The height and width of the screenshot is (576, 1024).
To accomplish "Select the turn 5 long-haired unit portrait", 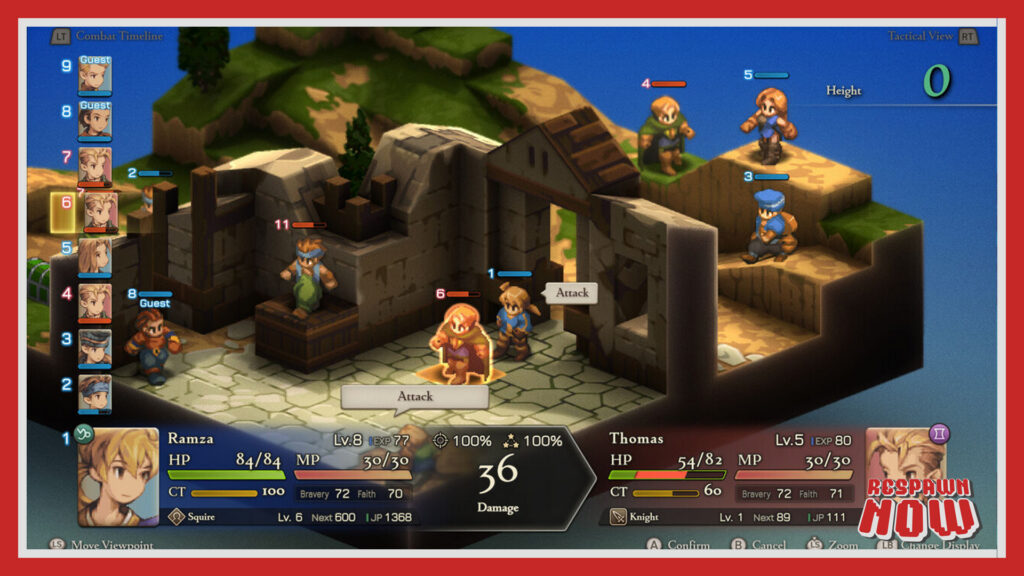I will tap(95, 257).
